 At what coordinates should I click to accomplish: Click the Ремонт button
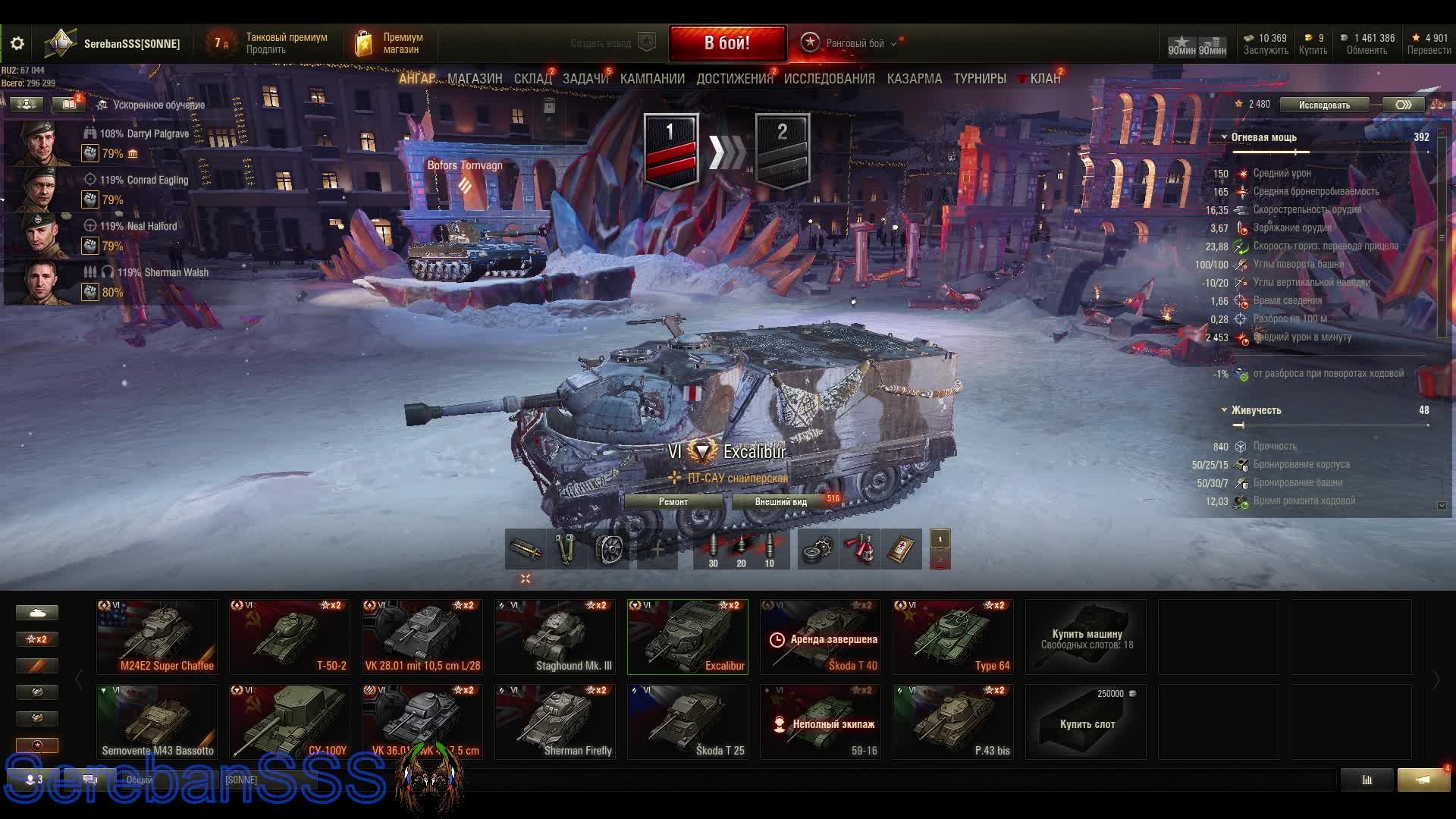tap(673, 502)
